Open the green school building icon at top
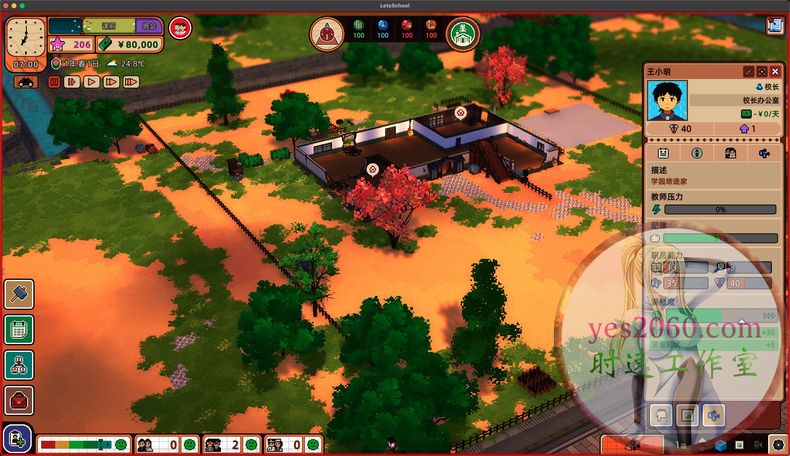790x456 pixels. click(x=462, y=34)
